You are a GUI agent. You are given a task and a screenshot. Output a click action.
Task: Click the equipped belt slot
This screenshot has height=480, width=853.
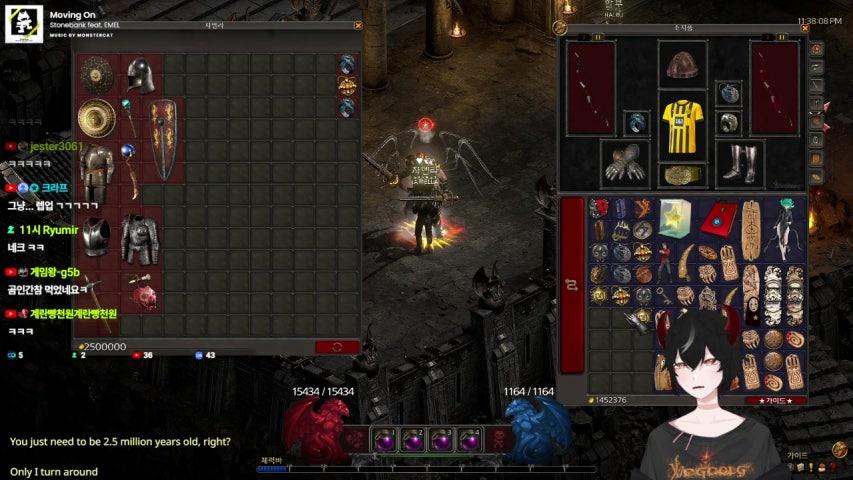pyautogui.click(x=682, y=176)
